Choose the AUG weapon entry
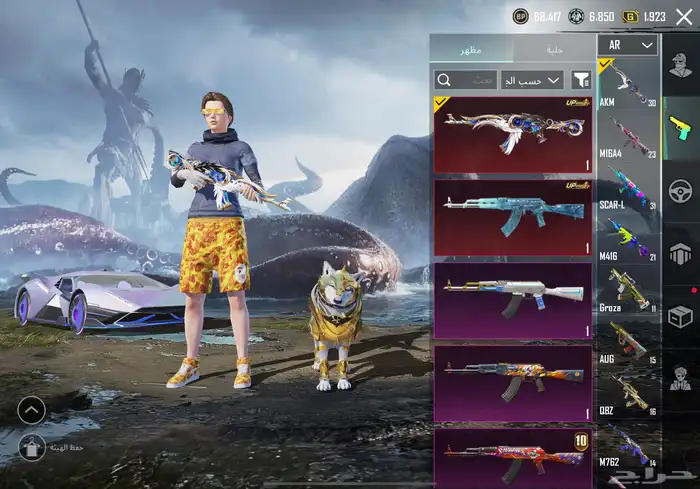700x489 pixels. 628,341
